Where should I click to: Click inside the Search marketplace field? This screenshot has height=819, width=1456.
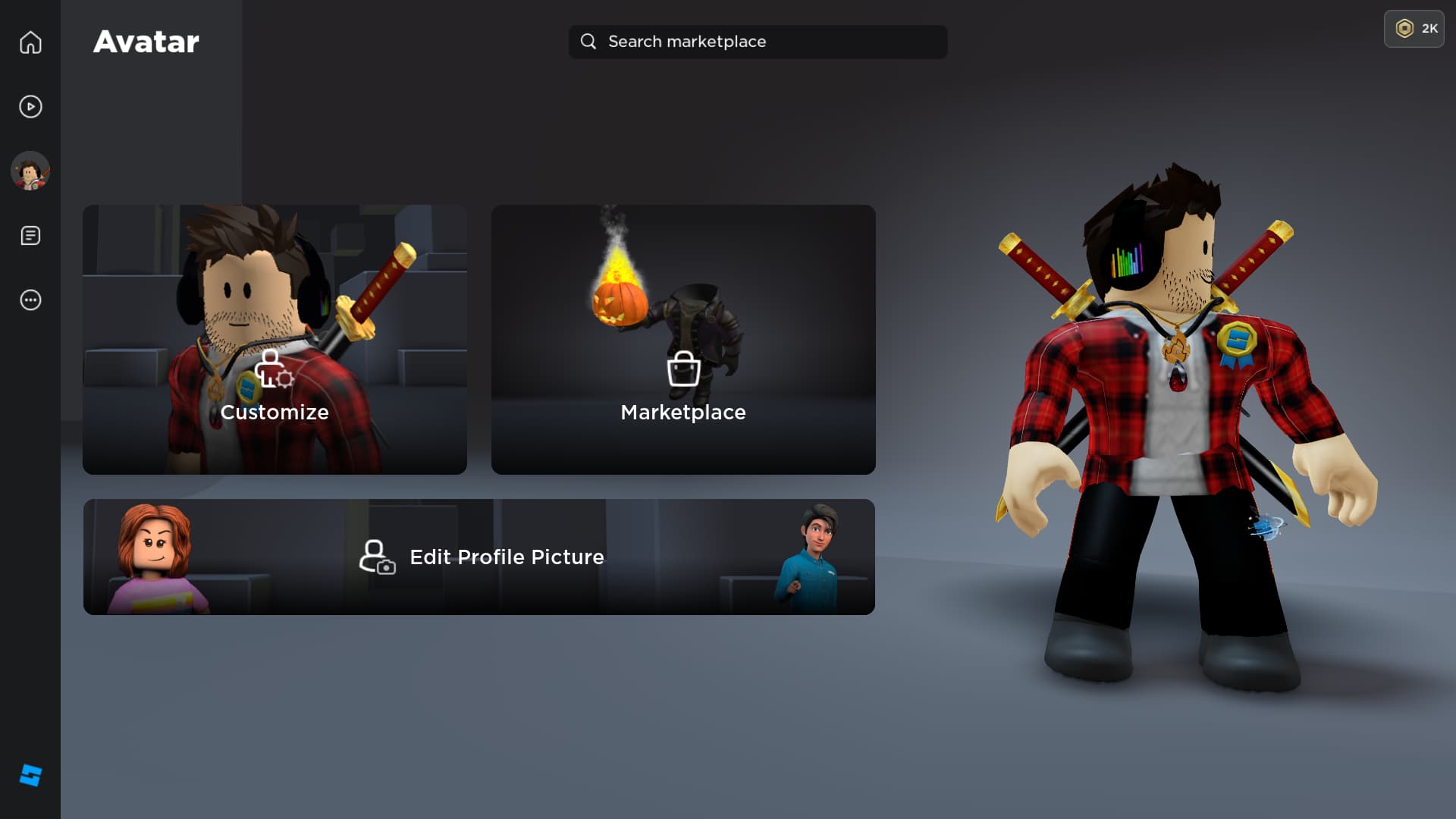758,42
